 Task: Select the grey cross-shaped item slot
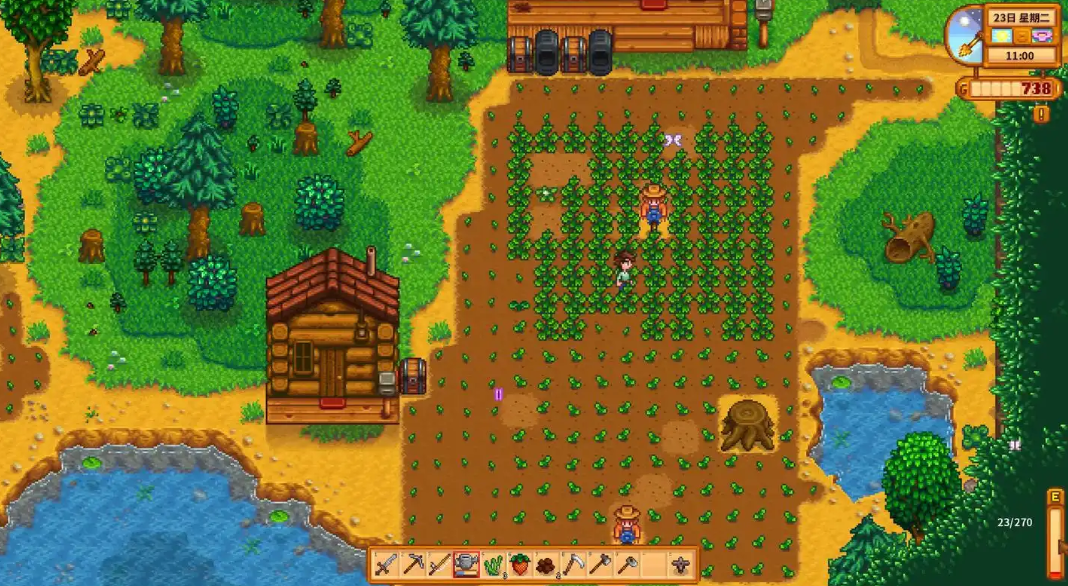(682, 566)
